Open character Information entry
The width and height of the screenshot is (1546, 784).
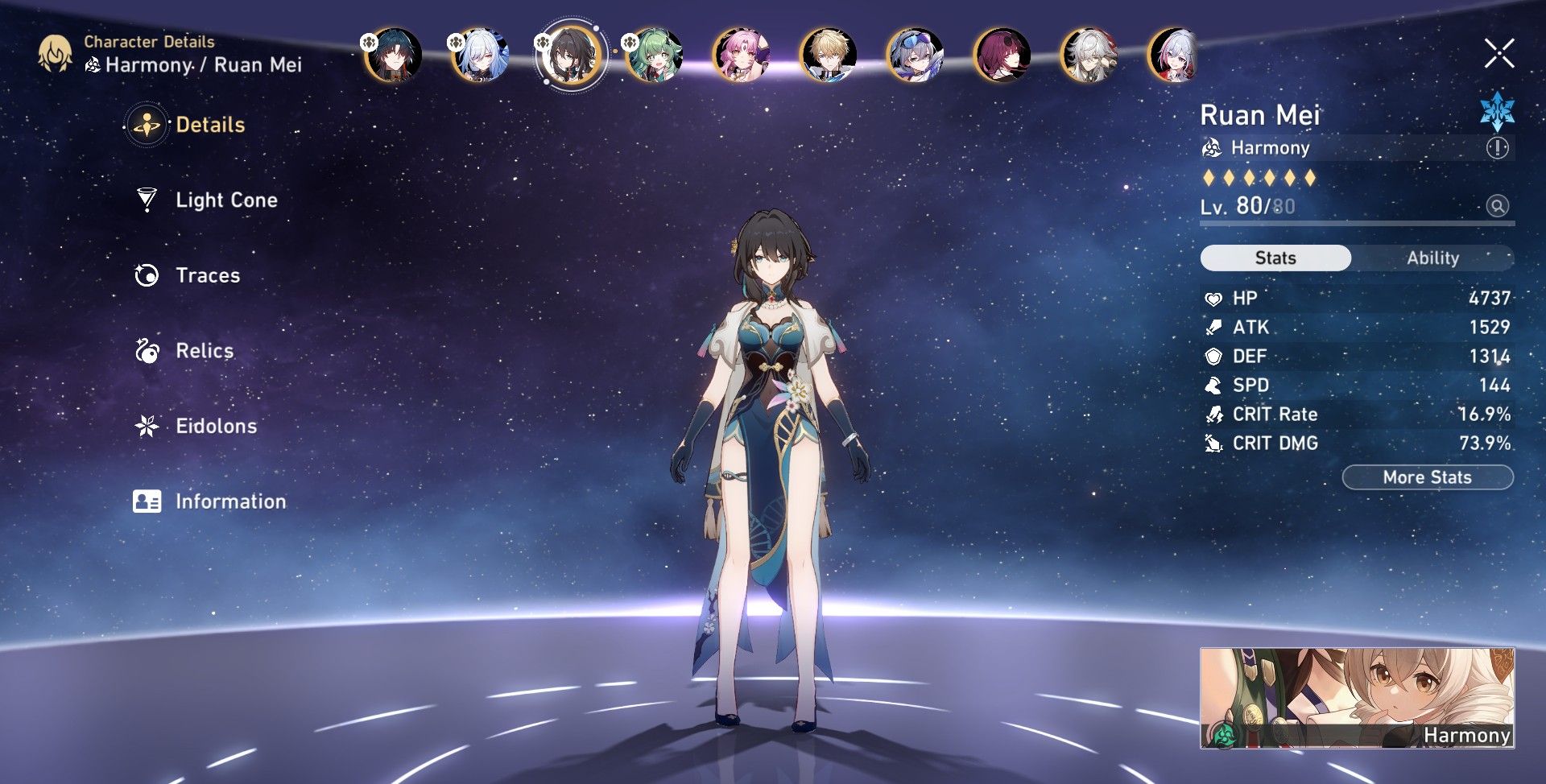[230, 501]
